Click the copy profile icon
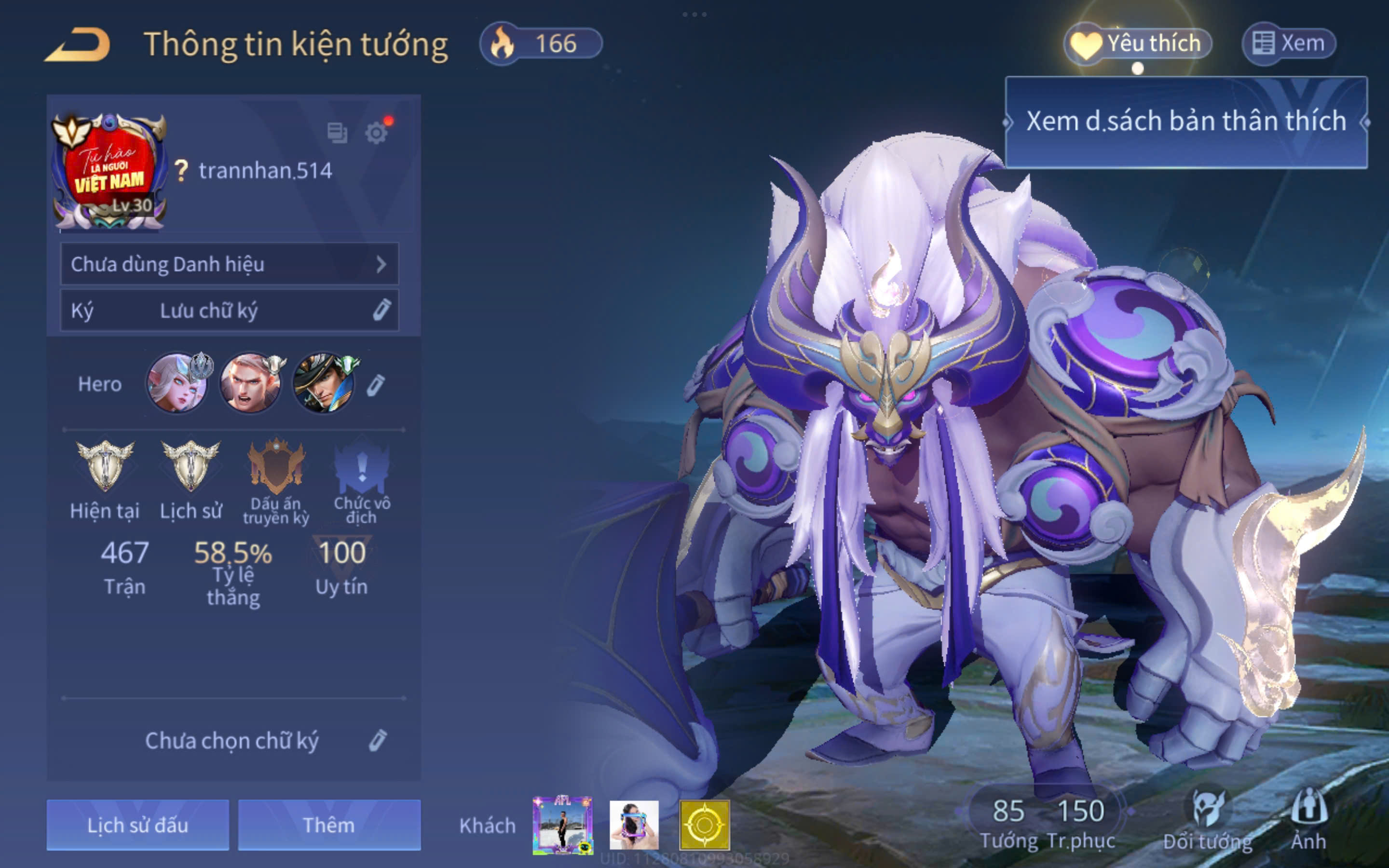 tap(337, 133)
